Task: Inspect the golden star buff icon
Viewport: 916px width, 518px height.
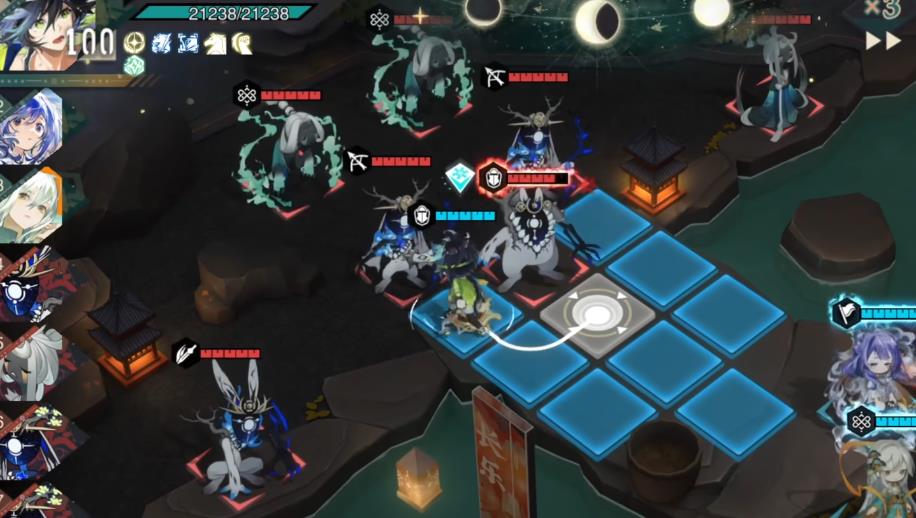Action: (134, 43)
